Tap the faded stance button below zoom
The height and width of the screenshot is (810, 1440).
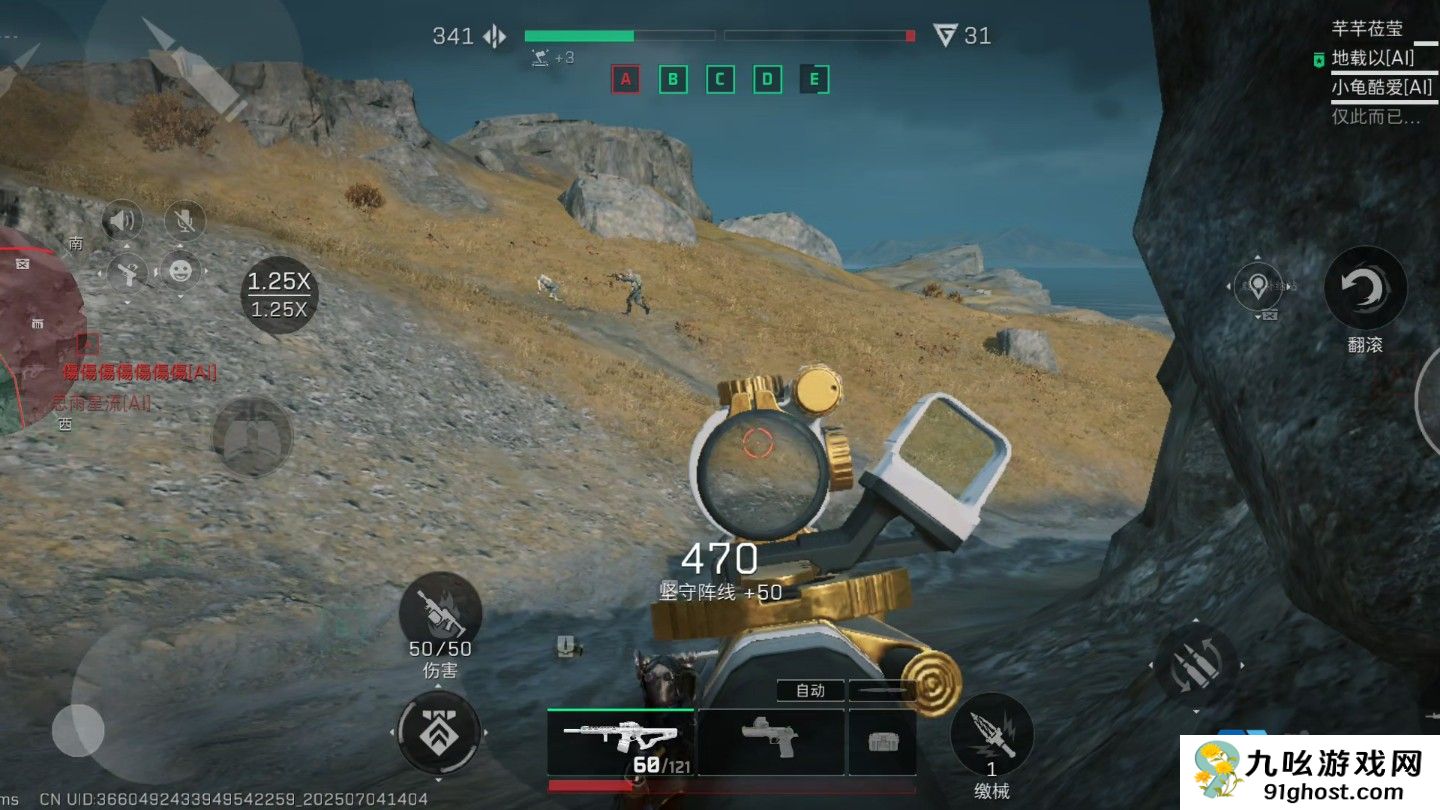[252, 436]
